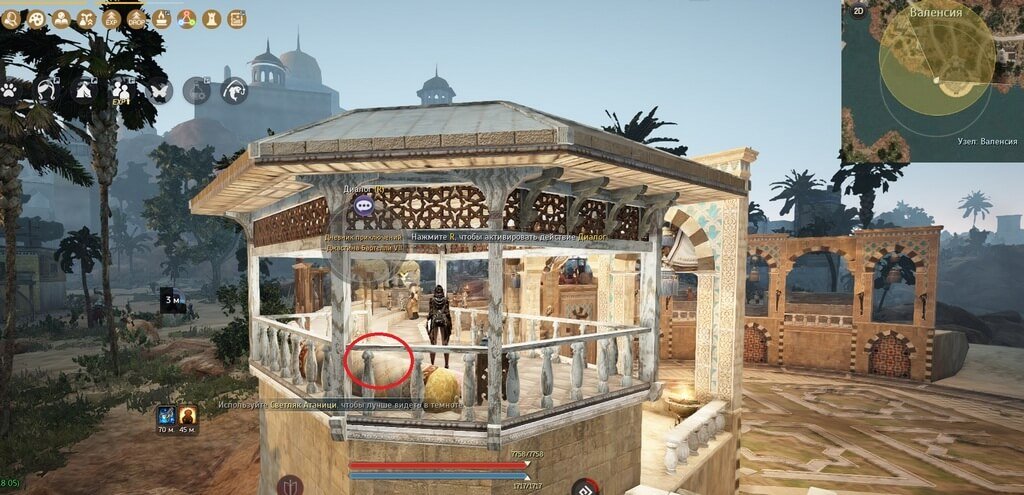Click the dolphin wave icon

pyautogui.click(x=234, y=91)
